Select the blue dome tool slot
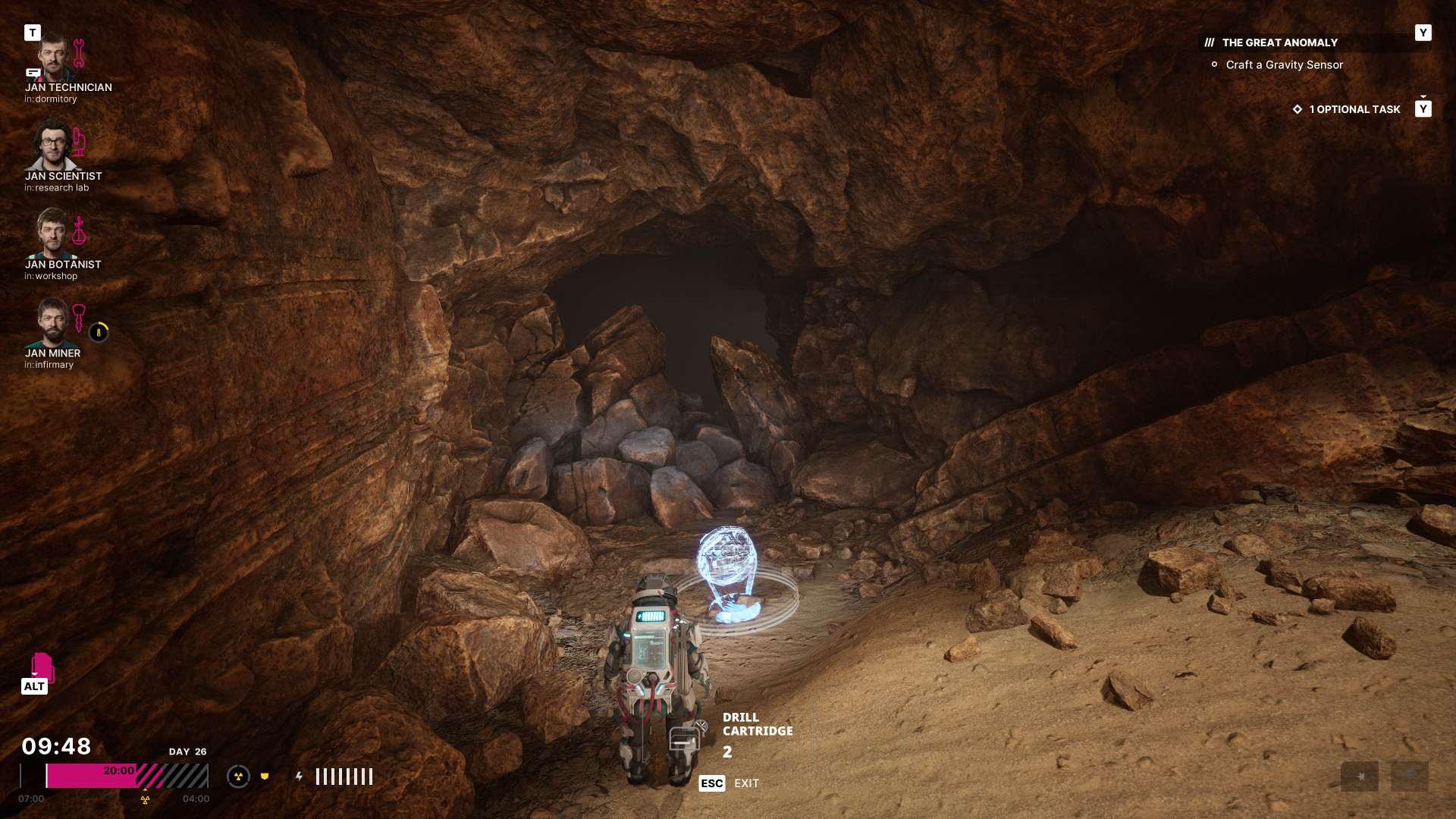 1409,775
